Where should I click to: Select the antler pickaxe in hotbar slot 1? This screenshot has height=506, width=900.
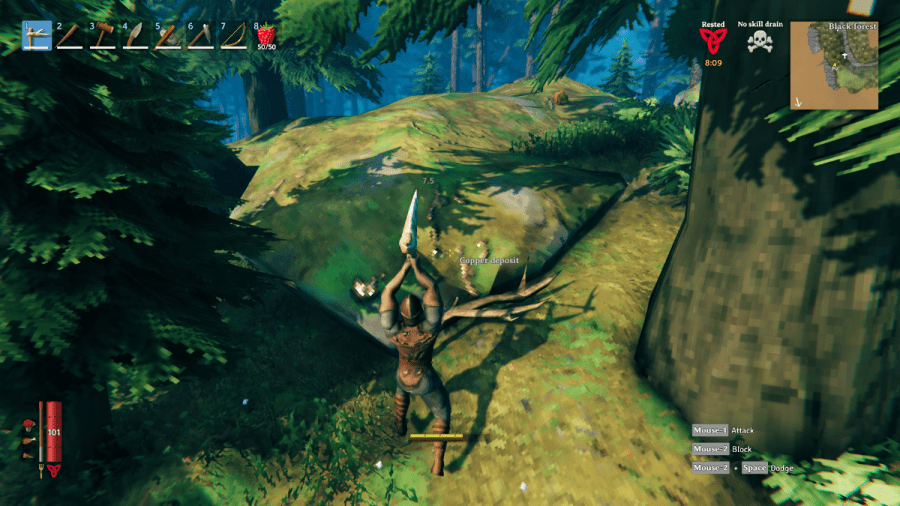click(37, 36)
